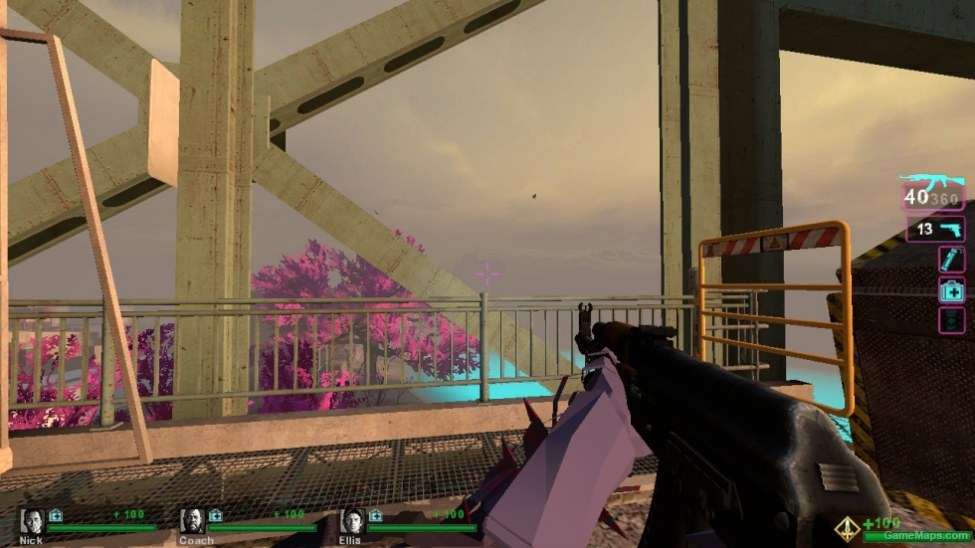Switch to the pistol sidearm slot
This screenshot has width=975, height=548.
coord(938,230)
